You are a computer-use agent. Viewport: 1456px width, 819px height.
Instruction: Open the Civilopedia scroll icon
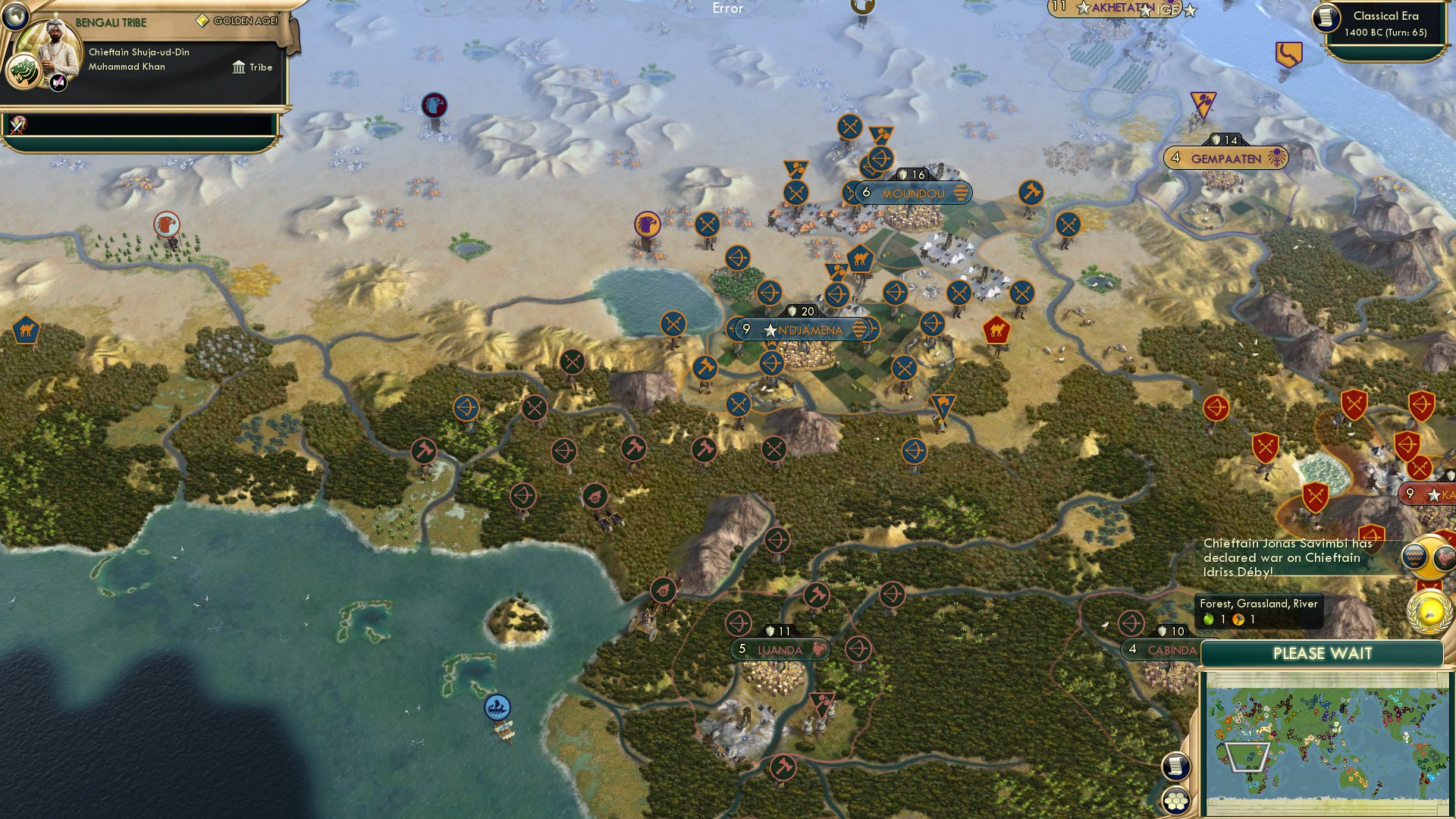(x=1176, y=767)
